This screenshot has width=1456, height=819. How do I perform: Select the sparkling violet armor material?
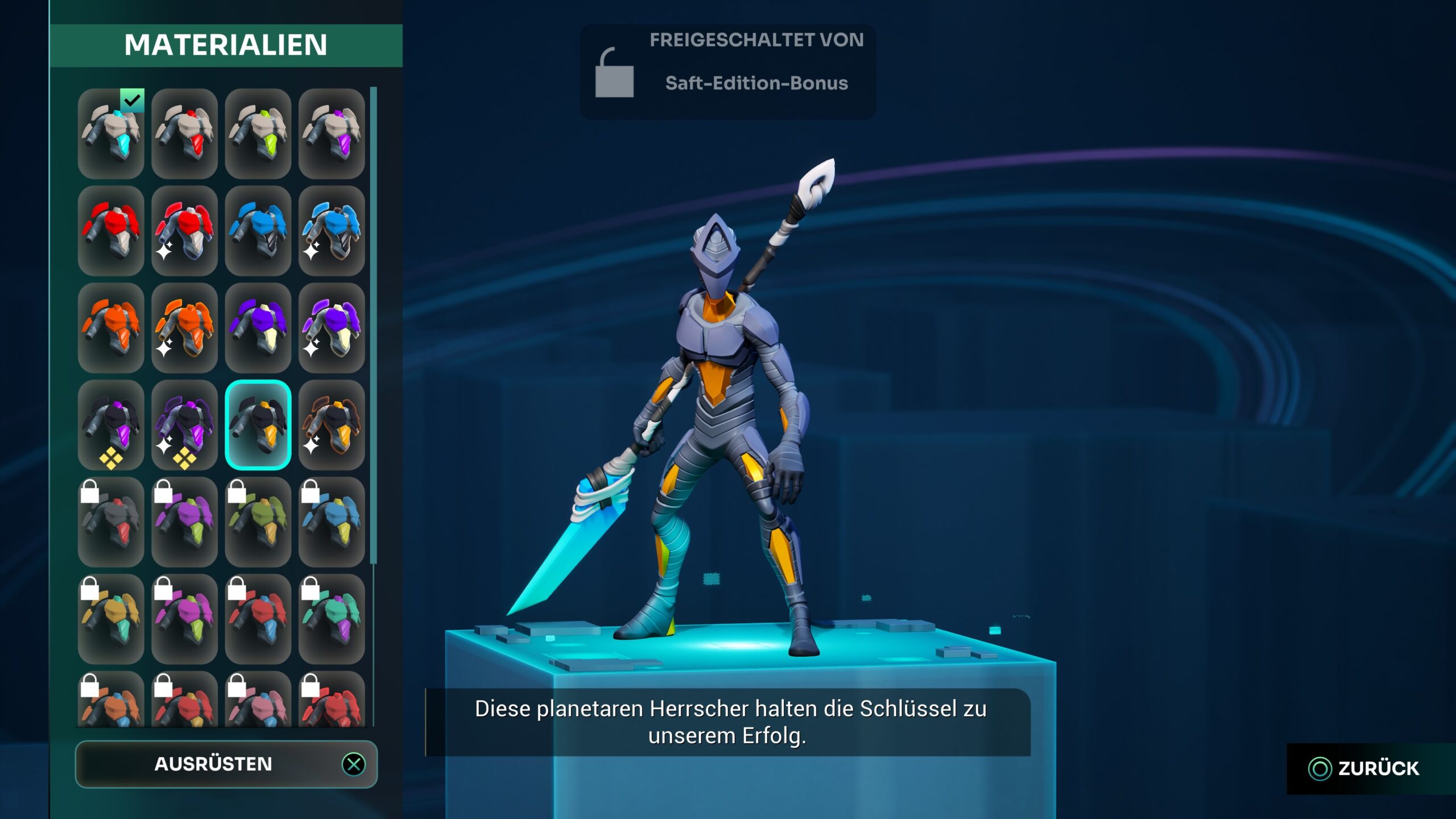click(x=332, y=328)
